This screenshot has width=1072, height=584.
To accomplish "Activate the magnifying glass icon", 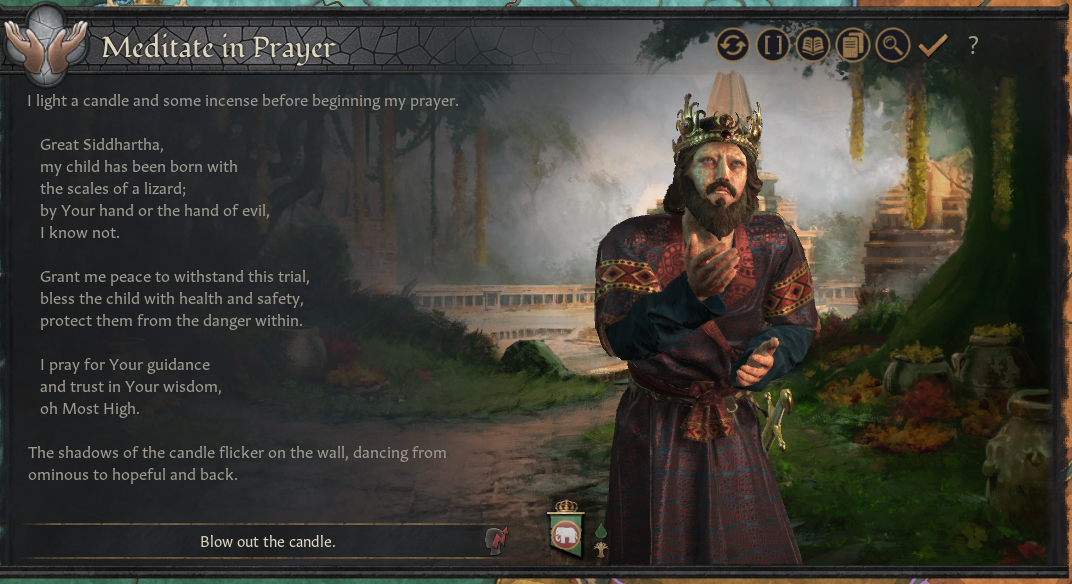I will 892,45.
